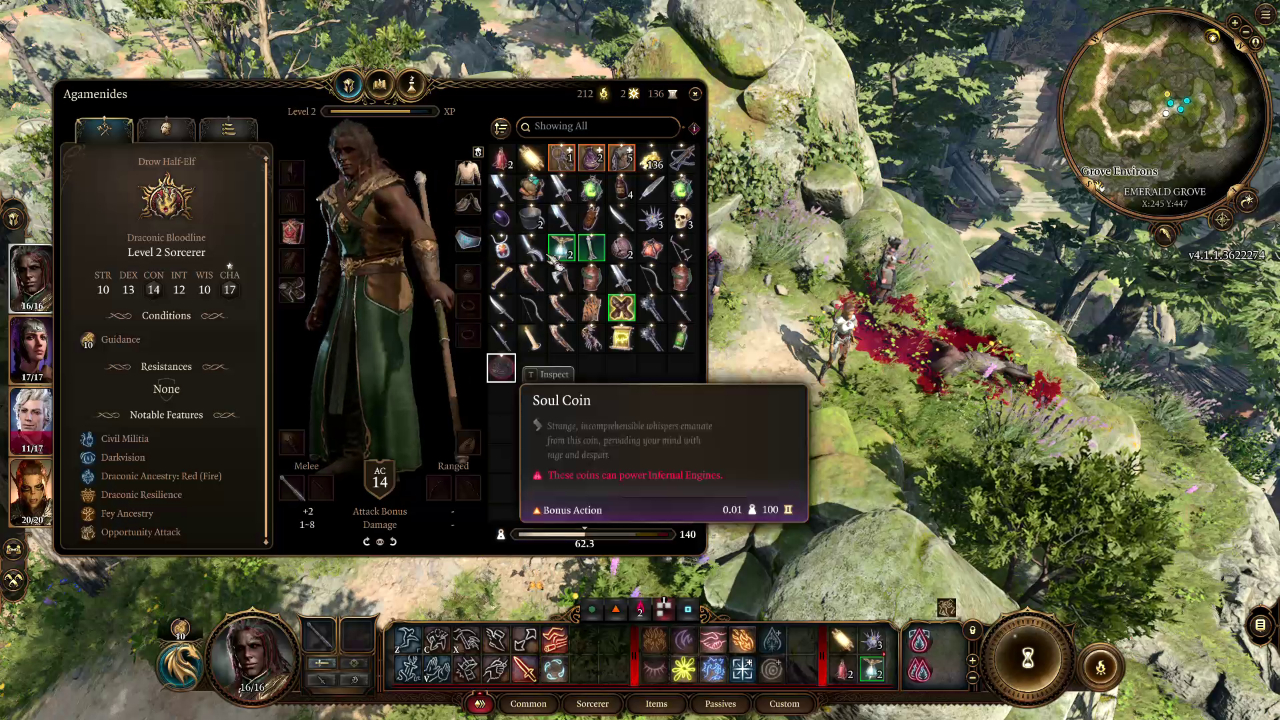Open the Alchemy flask panel
1280x720 pixels.
point(411,84)
